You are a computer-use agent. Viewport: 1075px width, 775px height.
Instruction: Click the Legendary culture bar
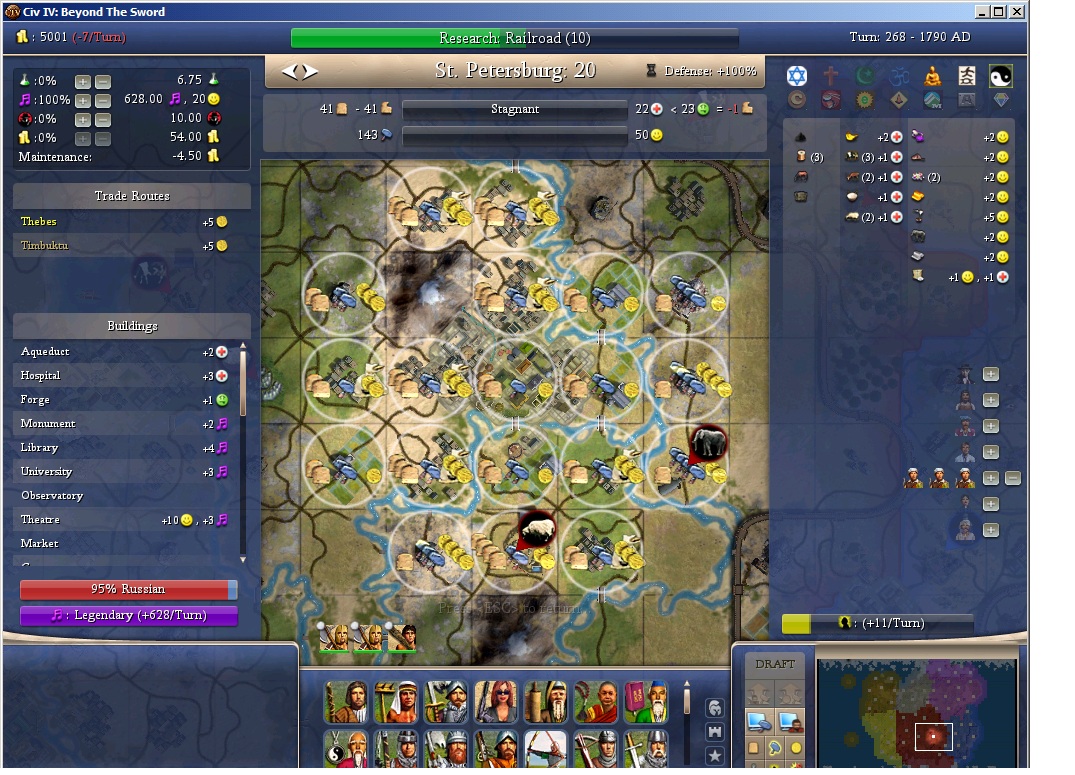tap(129, 616)
